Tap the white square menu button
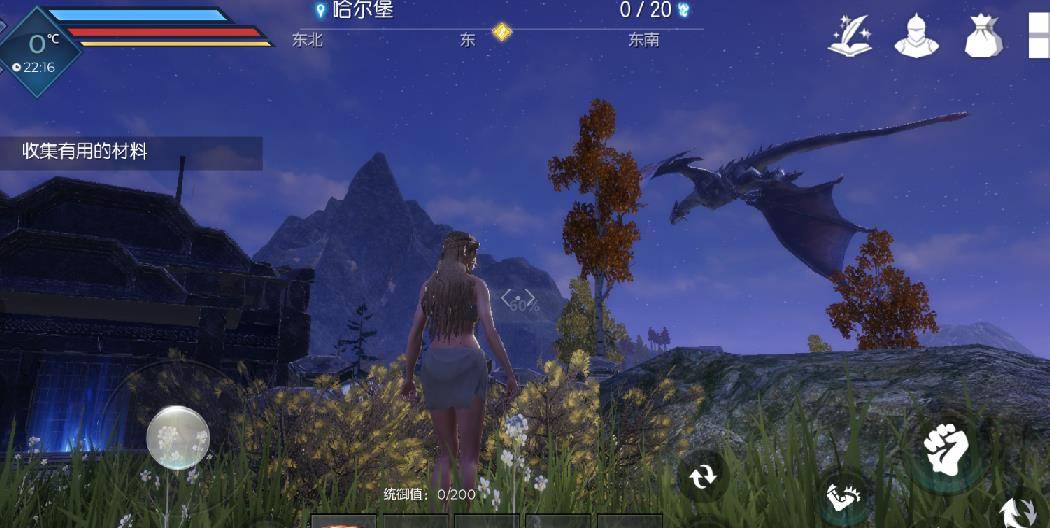 1039,34
